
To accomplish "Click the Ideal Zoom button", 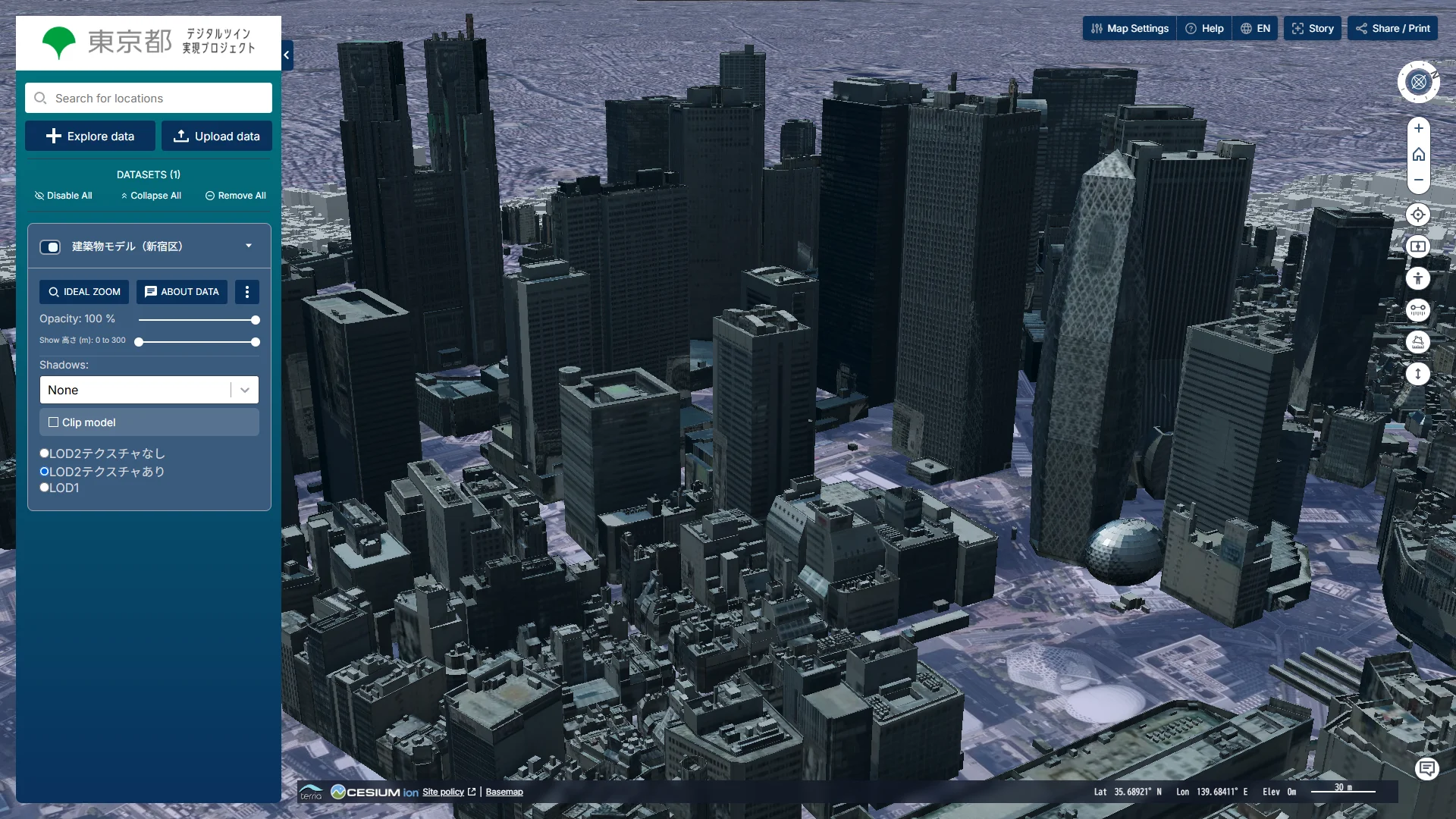I will [x=83, y=292].
